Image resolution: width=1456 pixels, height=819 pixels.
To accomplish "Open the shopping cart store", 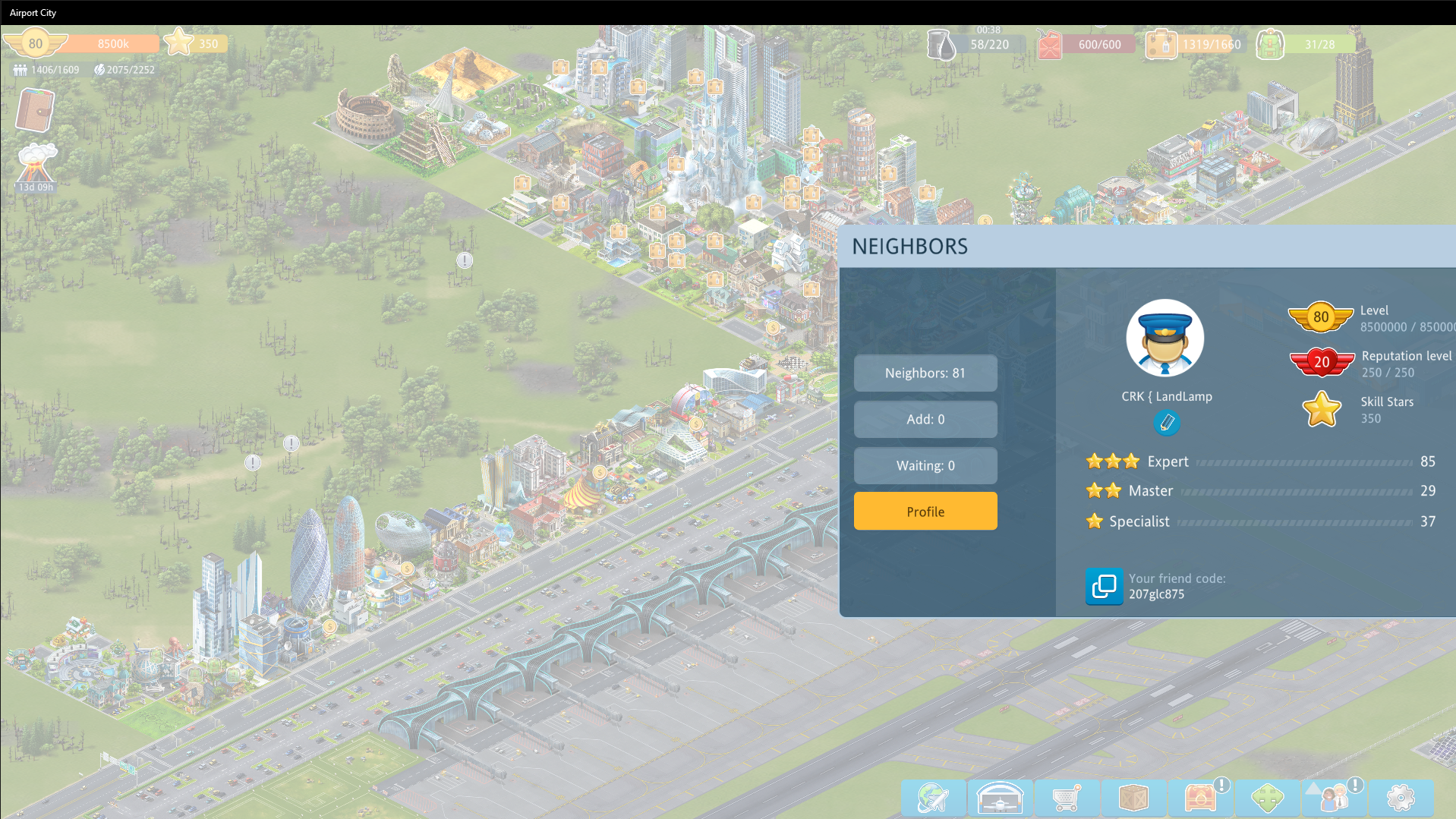I will pyautogui.click(x=1067, y=798).
